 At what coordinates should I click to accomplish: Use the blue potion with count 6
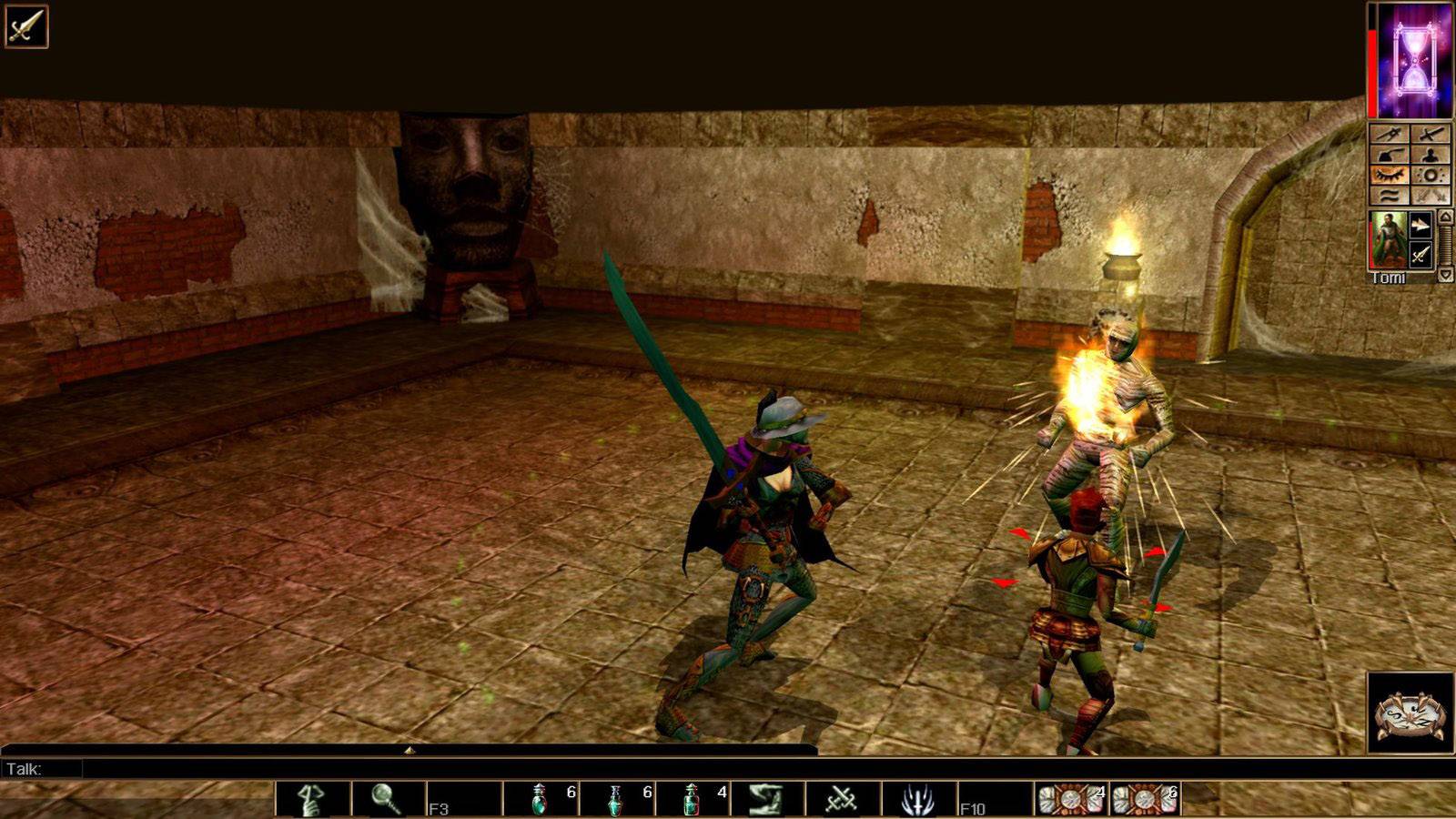[615, 799]
